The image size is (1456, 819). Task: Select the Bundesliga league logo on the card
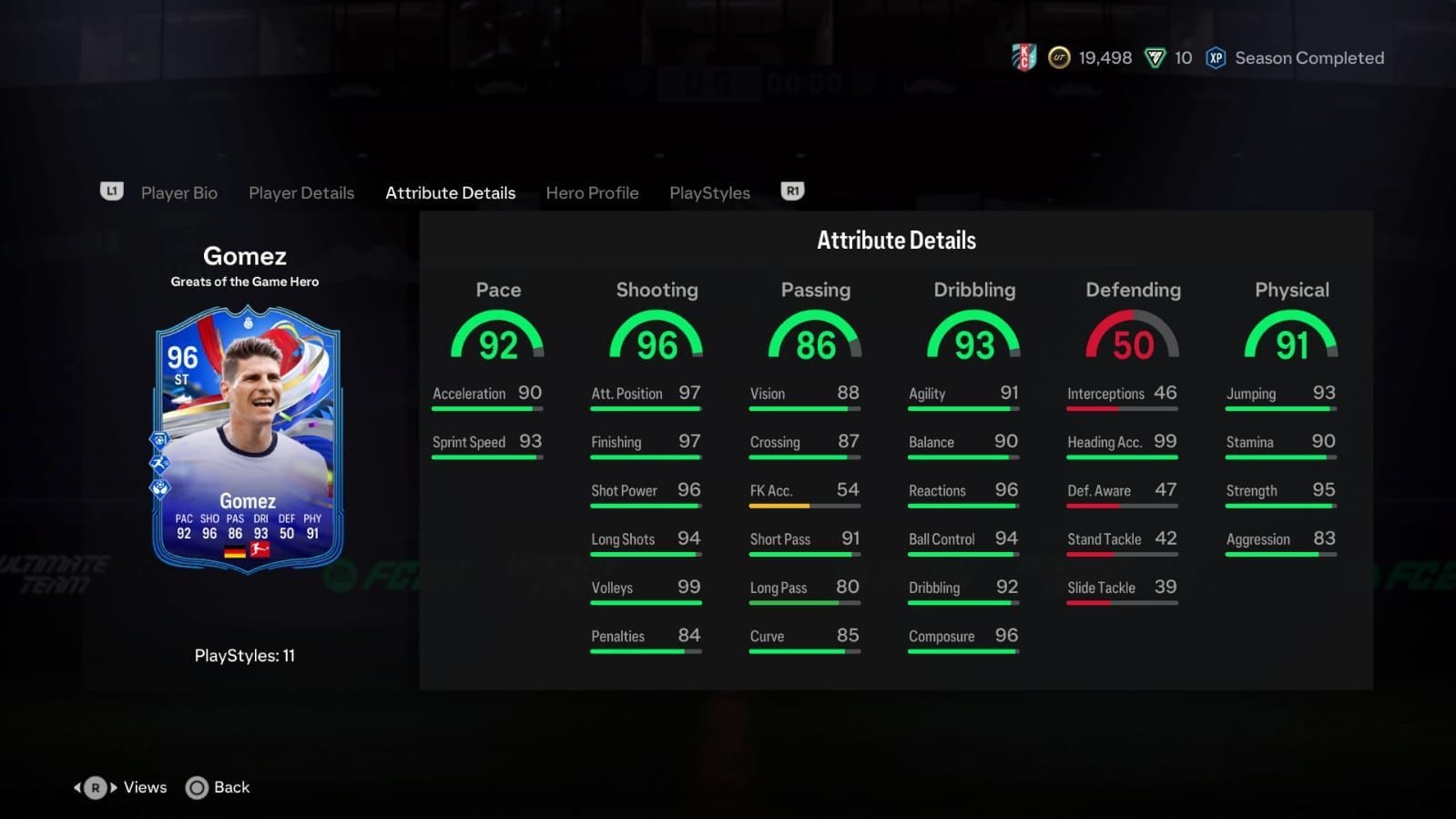pos(260,550)
